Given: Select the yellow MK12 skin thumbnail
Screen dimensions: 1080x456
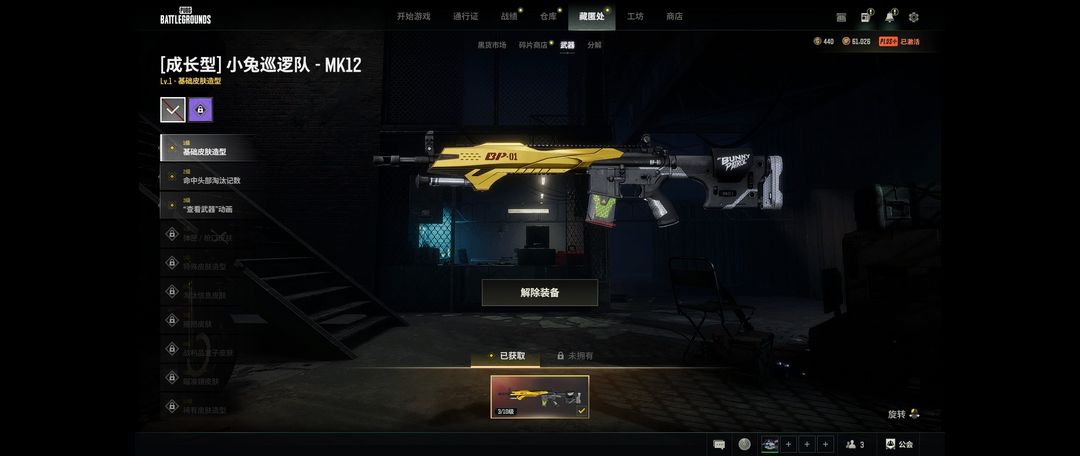Looking at the screenshot, I should [x=540, y=397].
